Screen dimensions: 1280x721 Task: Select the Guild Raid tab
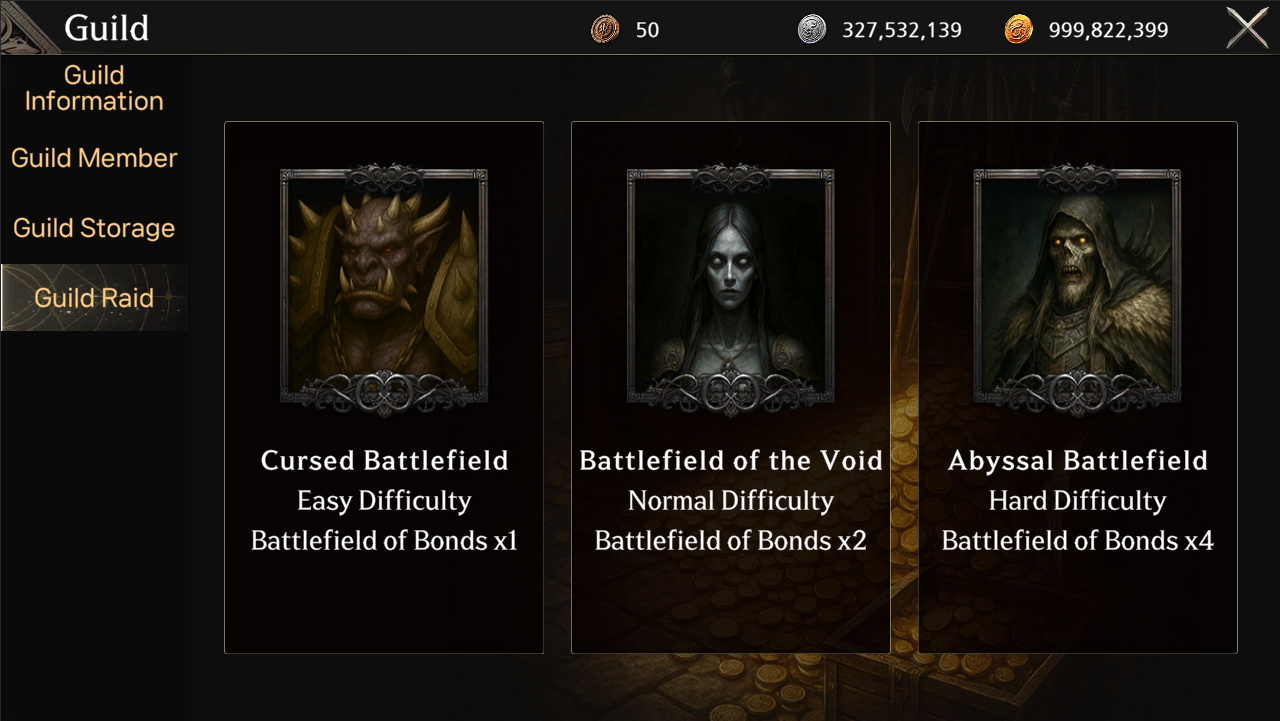click(x=94, y=298)
